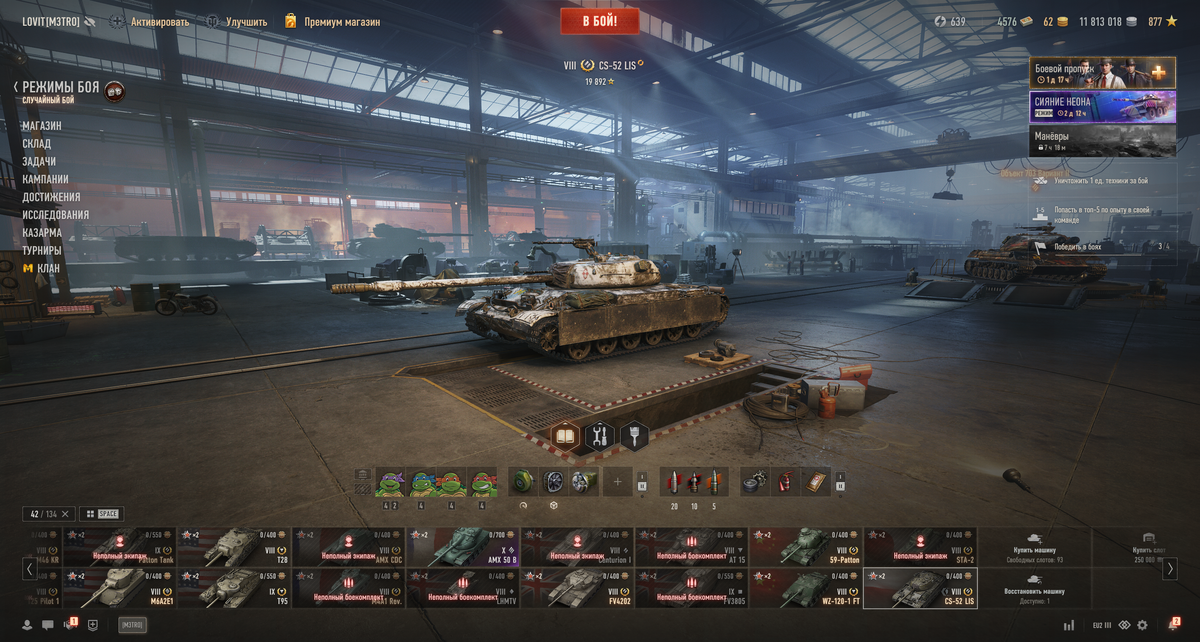Choose the AMX 50 B in the carousel
Viewport: 1200px width, 642px height.
pyautogui.click(x=463, y=547)
